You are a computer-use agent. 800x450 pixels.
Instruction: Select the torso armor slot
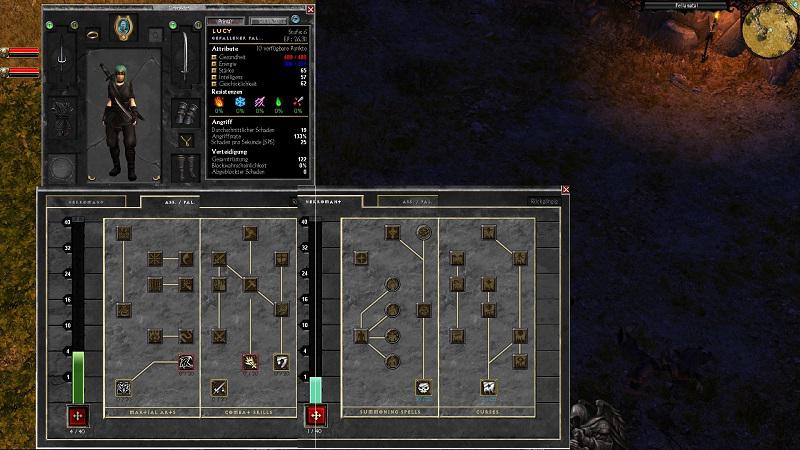click(61, 112)
